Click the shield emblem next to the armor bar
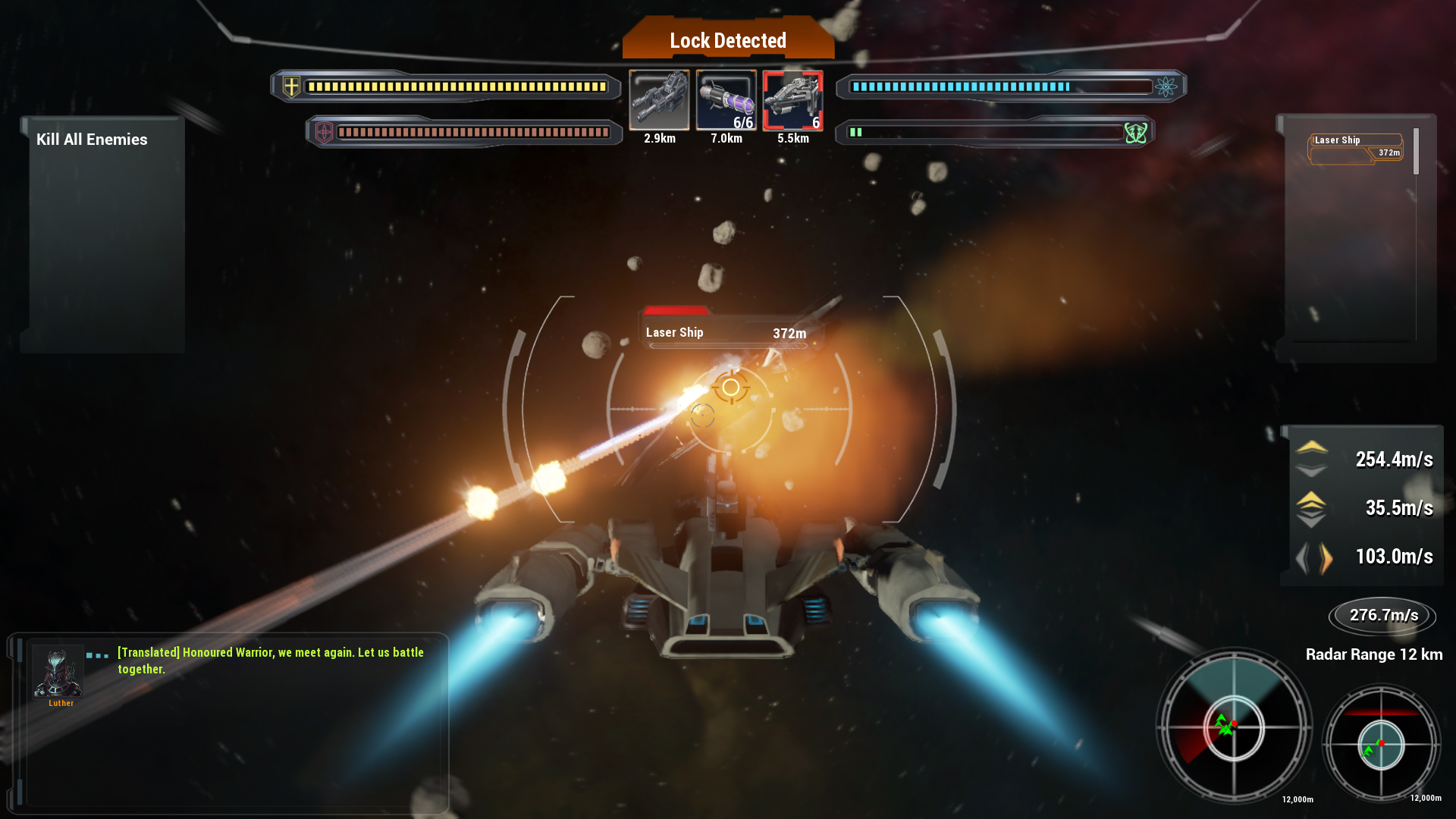Image resolution: width=1456 pixels, height=819 pixels. tap(323, 132)
